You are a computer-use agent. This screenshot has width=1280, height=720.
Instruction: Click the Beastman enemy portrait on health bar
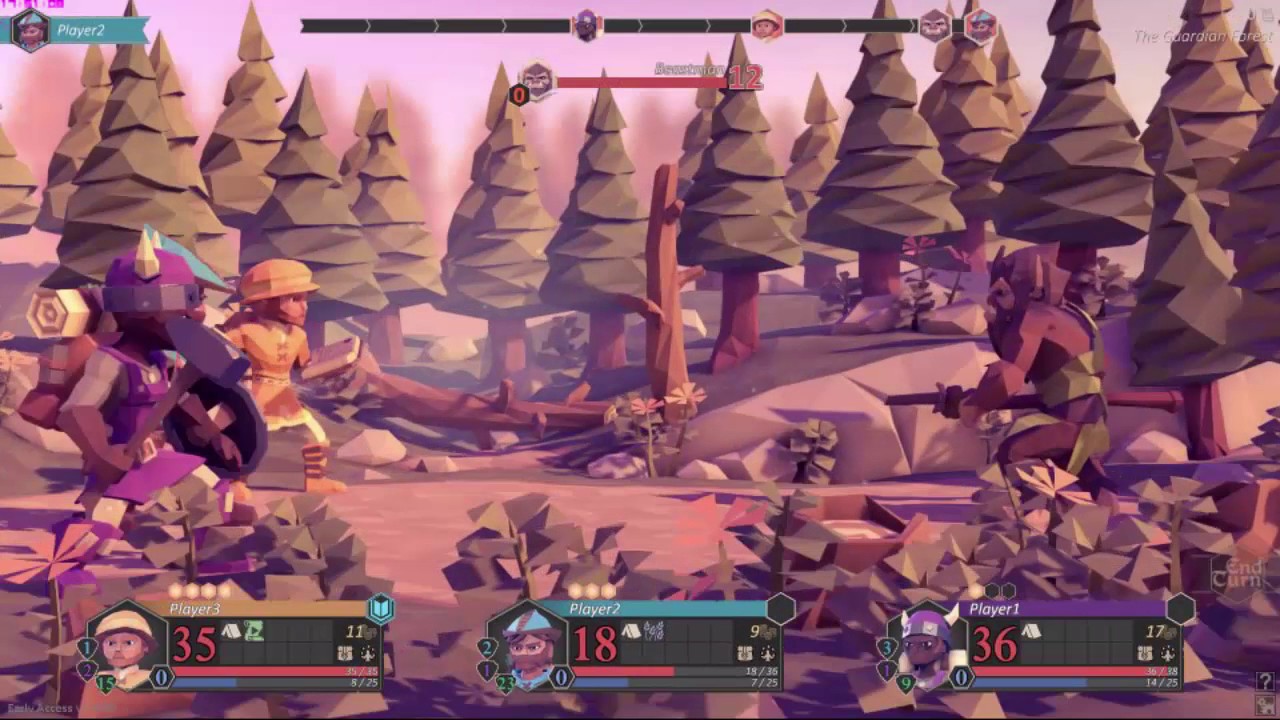pos(538,80)
